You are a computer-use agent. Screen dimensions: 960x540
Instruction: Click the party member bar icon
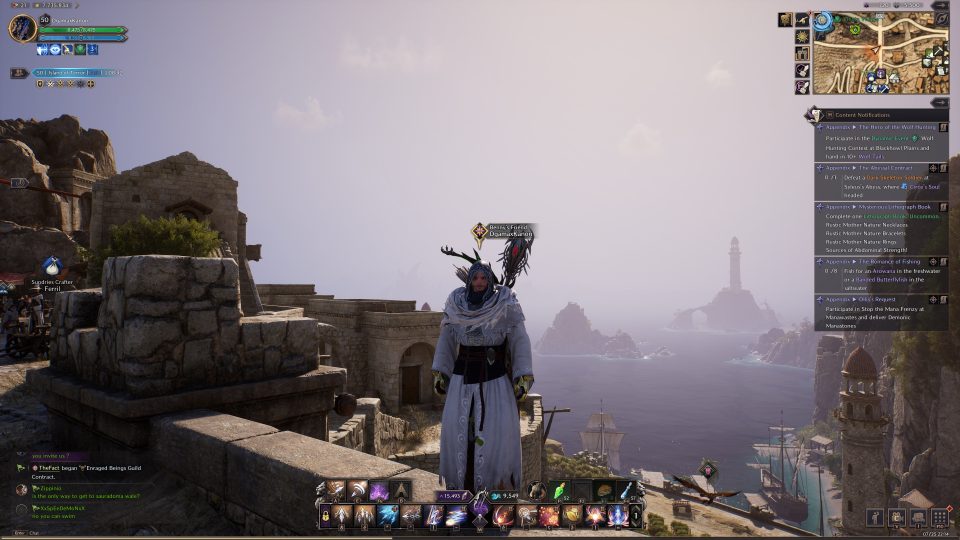click(19, 73)
